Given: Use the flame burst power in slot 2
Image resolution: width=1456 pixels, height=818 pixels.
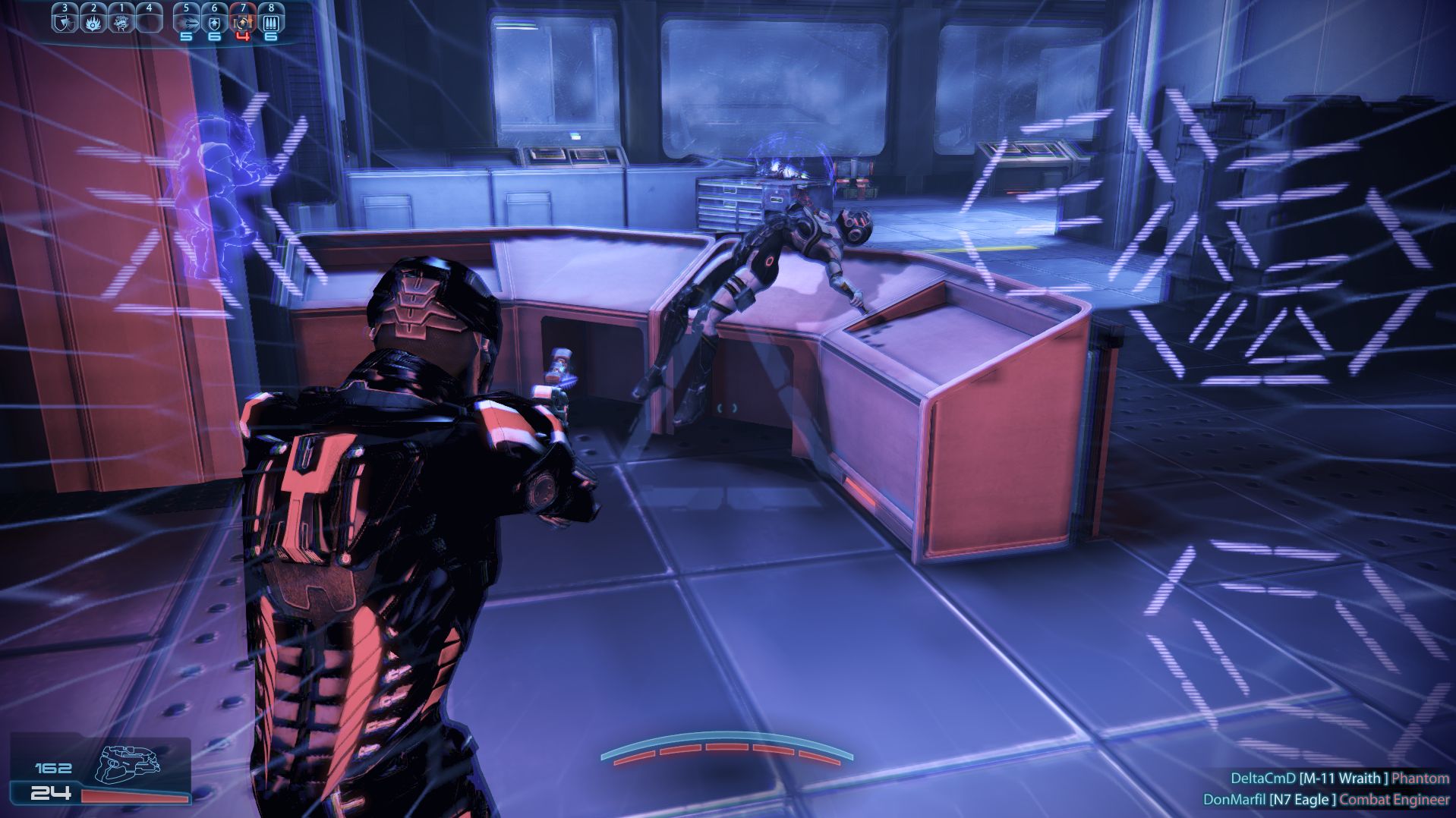Looking at the screenshot, I should pyautogui.click(x=93, y=20).
